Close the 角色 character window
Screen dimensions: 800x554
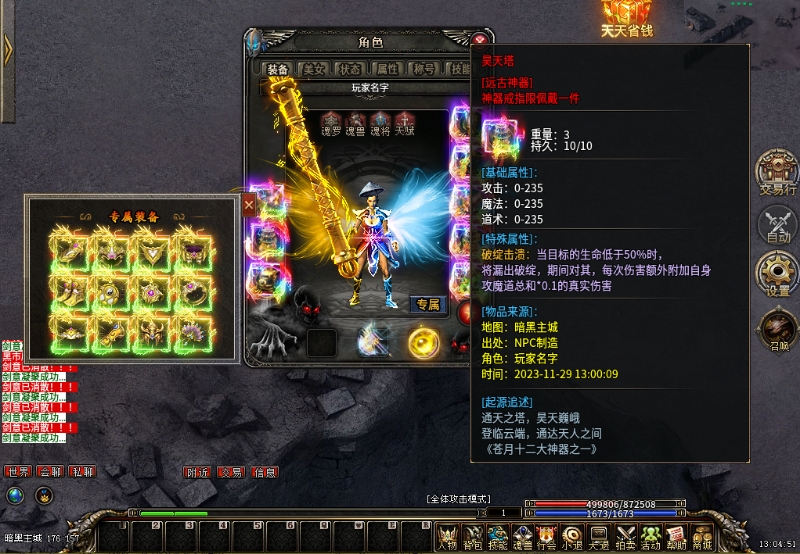[x=480, y=40]
